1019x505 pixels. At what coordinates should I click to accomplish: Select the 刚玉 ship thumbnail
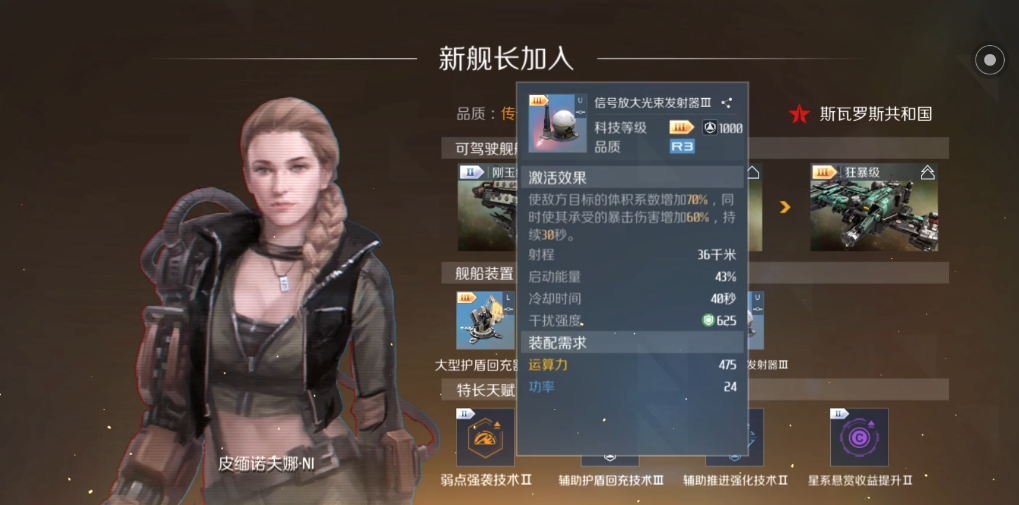pos(487,207)
